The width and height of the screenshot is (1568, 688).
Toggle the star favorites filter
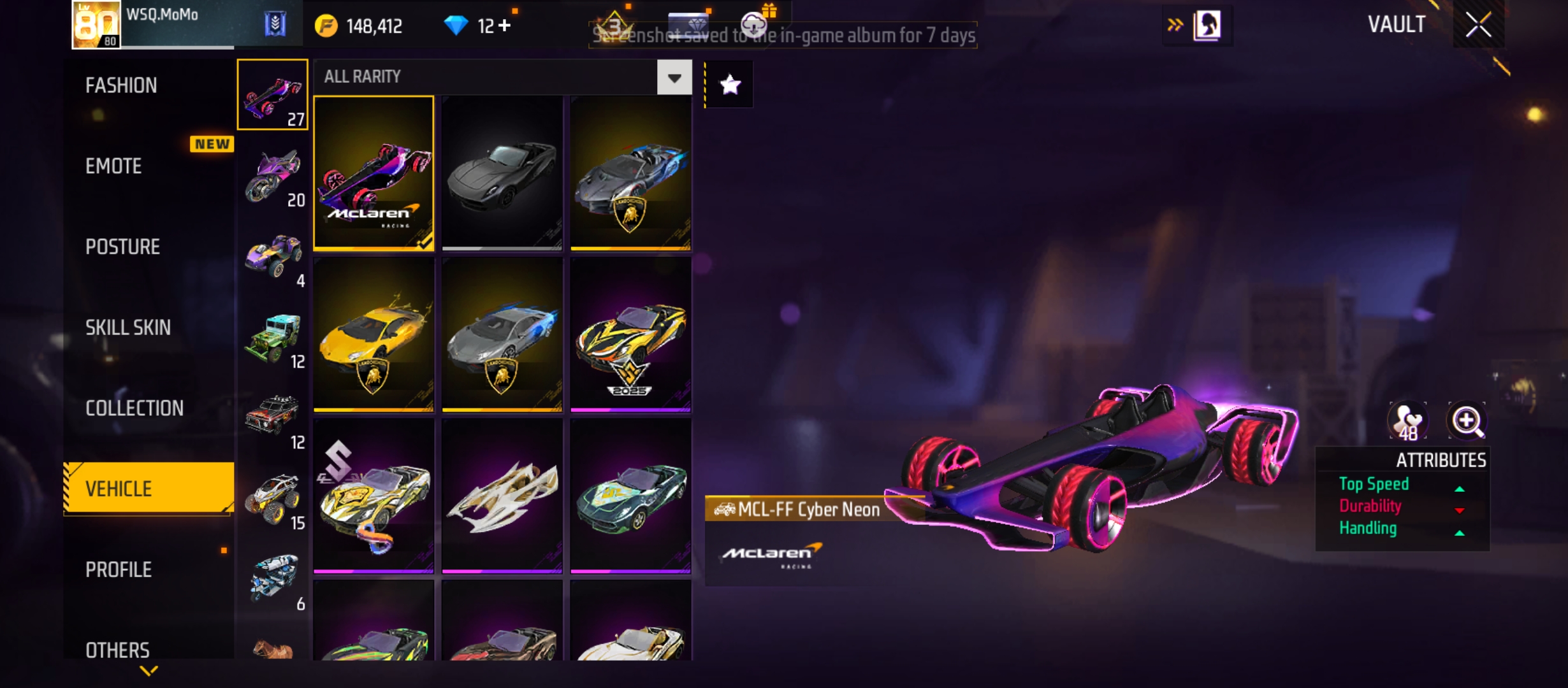click(730, 85)
